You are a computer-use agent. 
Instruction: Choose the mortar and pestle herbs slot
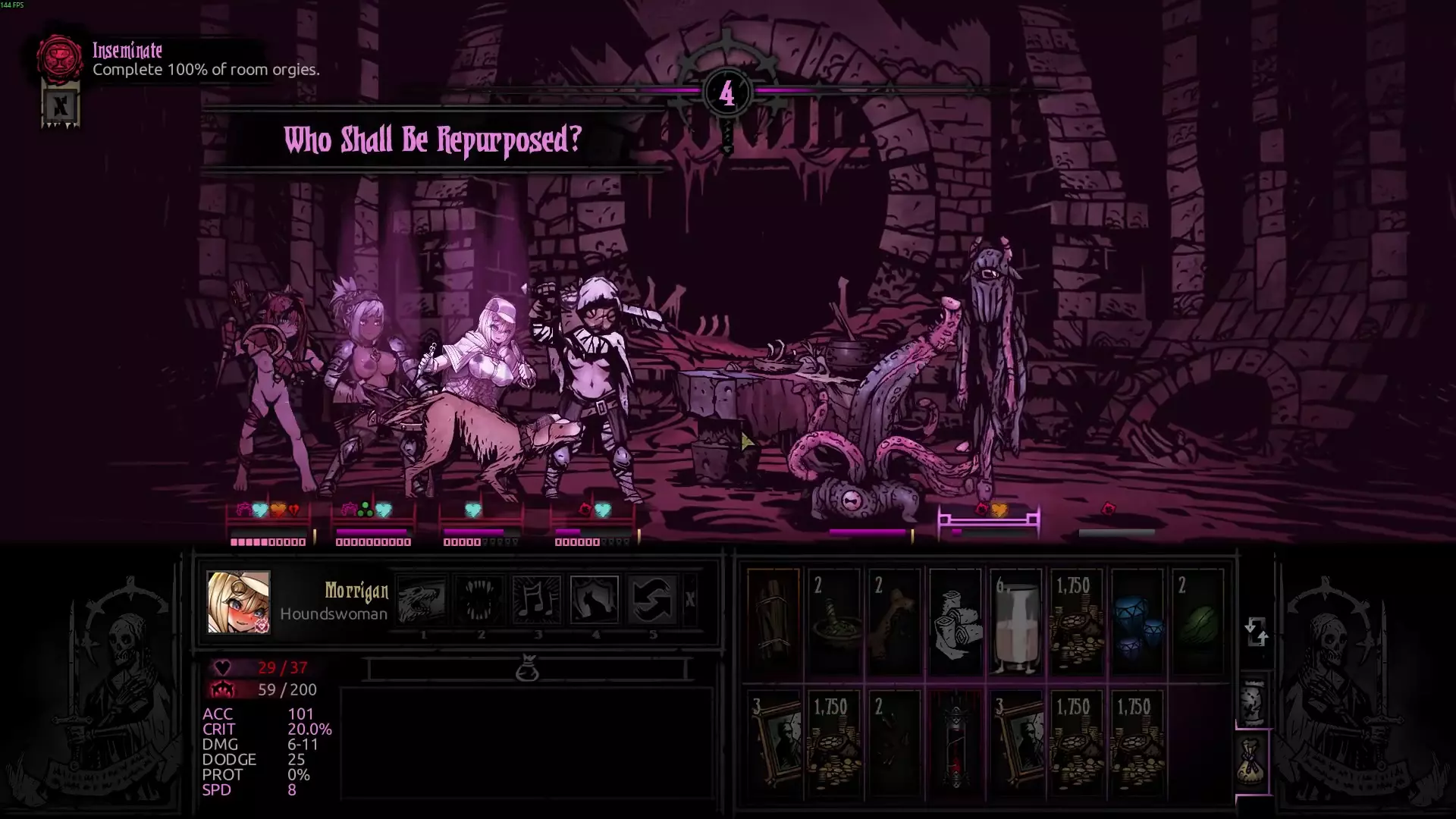coord(834,623)
